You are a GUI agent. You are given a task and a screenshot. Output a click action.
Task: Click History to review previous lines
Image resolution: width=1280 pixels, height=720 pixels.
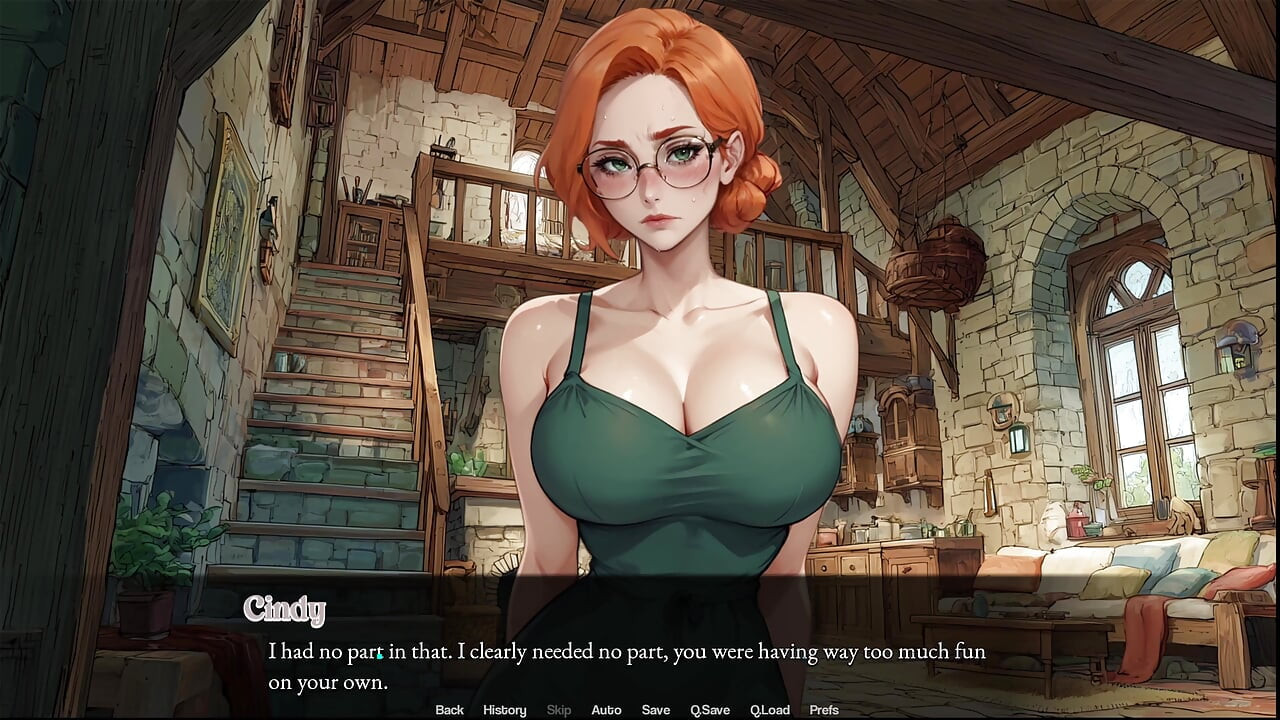504,710
